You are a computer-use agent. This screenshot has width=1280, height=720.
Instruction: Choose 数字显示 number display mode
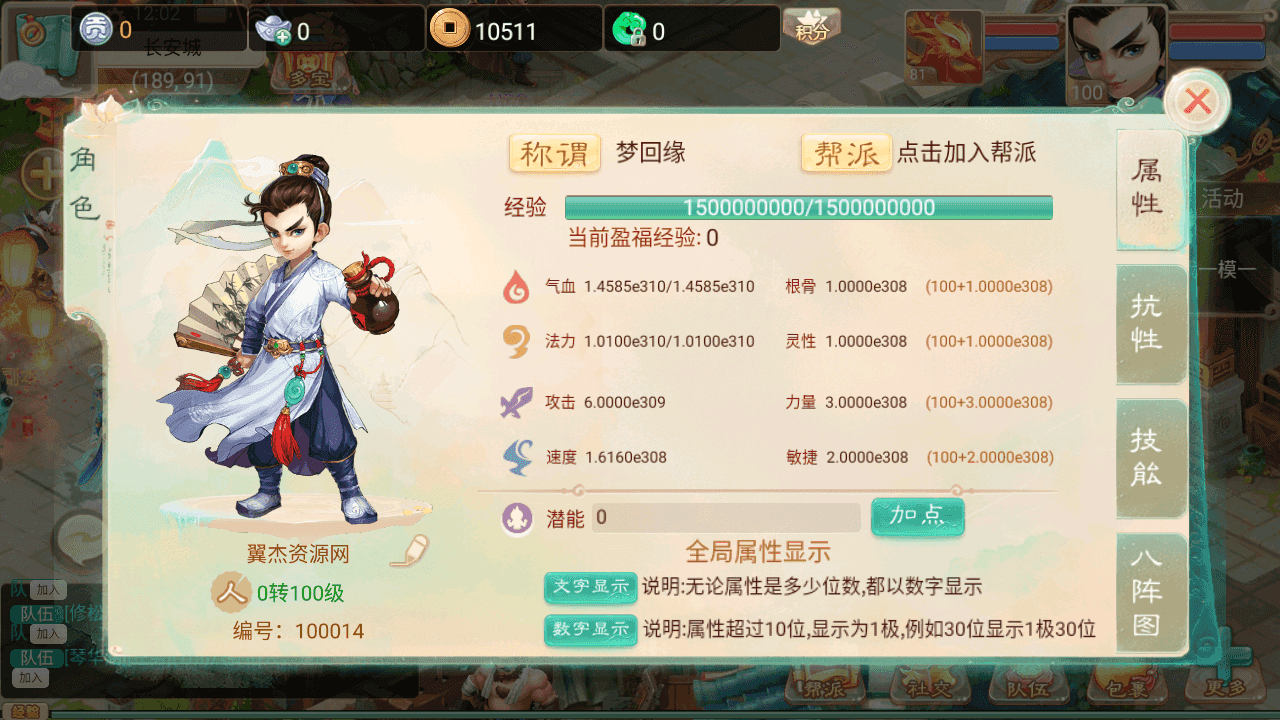point(591,629)
